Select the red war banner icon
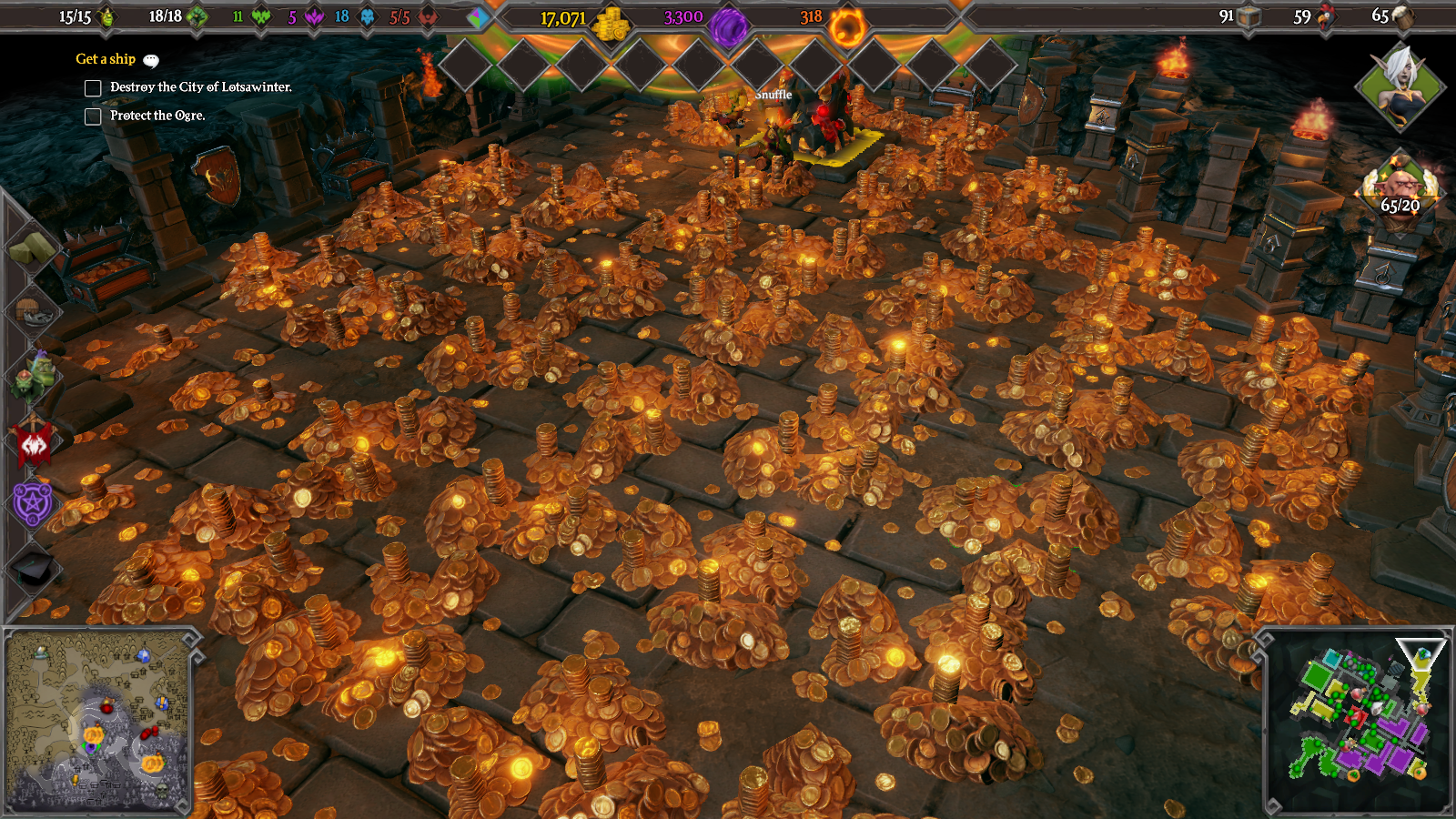Viewport: 1456px width, 819px height. click(x=34, y=441)
